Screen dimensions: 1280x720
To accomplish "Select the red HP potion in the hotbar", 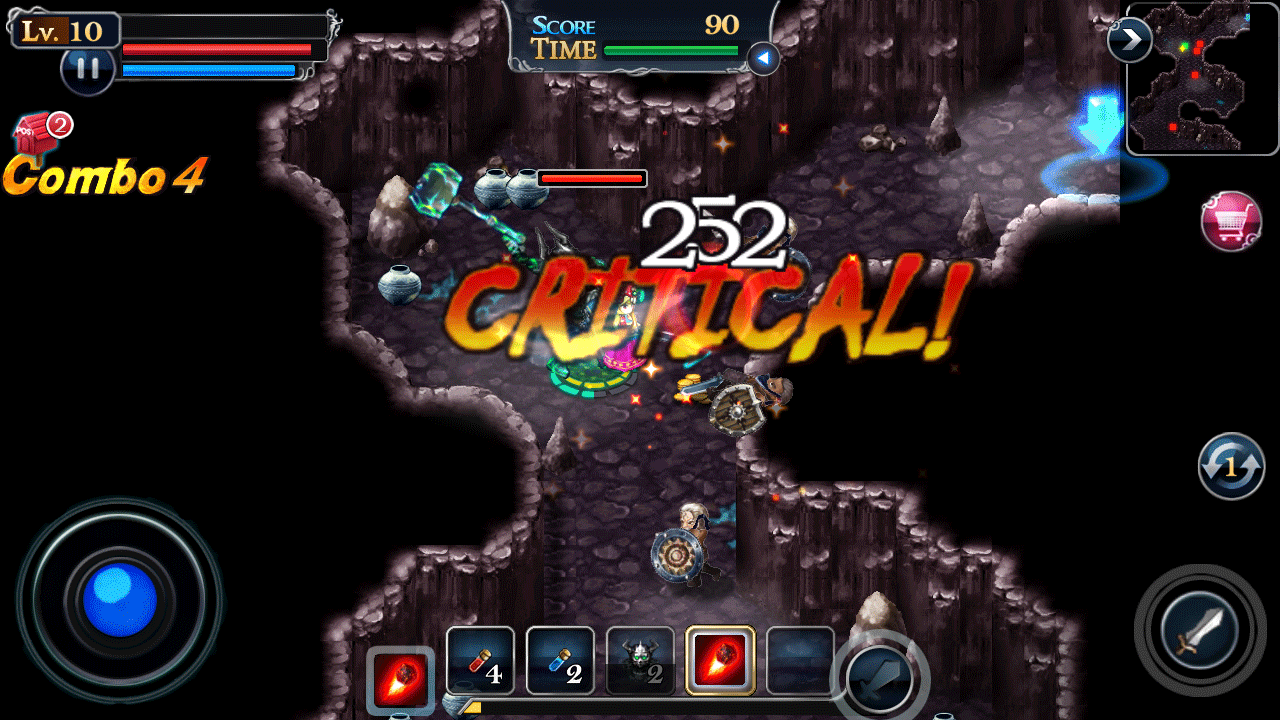I will pos(481,660).
